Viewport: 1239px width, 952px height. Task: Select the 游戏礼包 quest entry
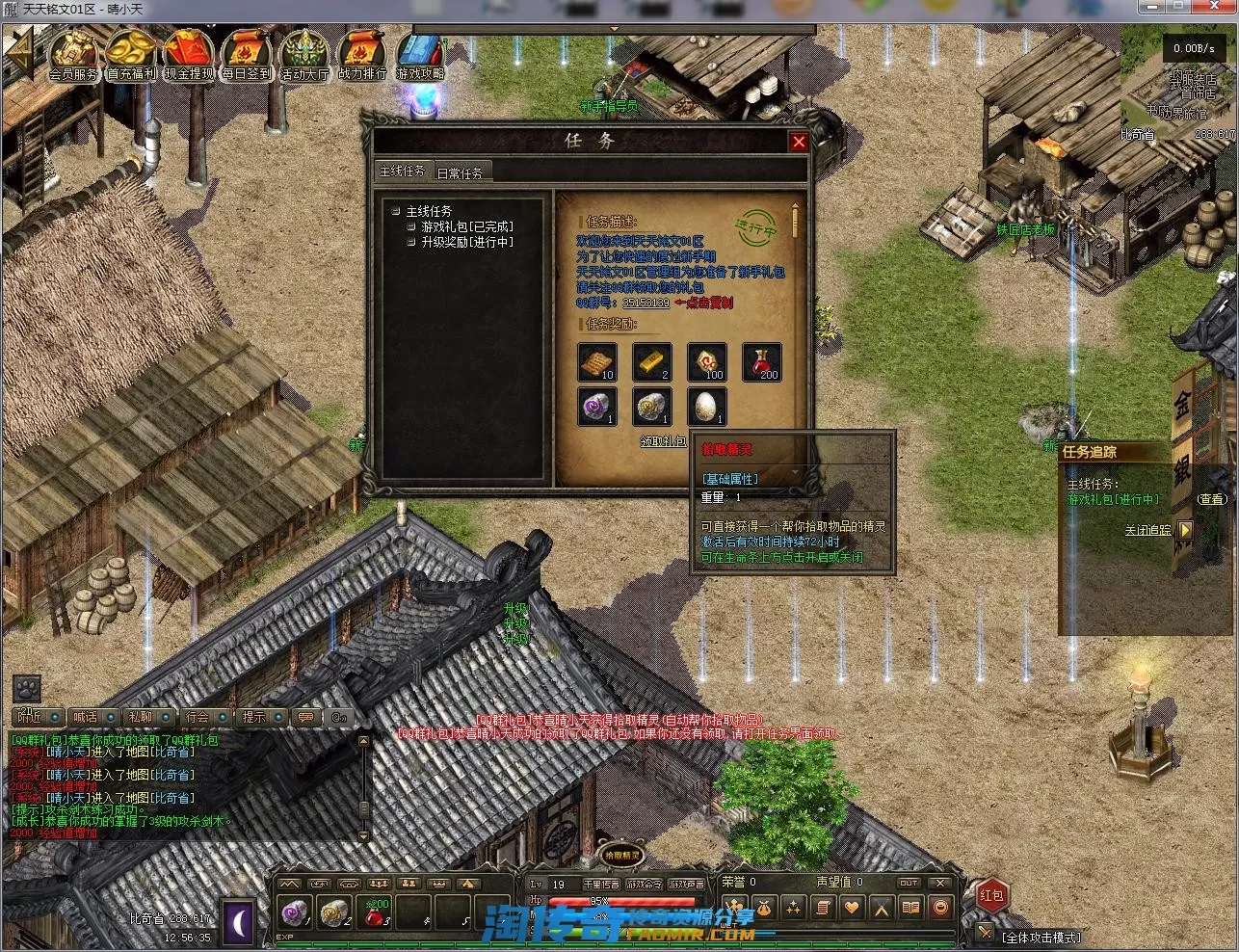466,226
